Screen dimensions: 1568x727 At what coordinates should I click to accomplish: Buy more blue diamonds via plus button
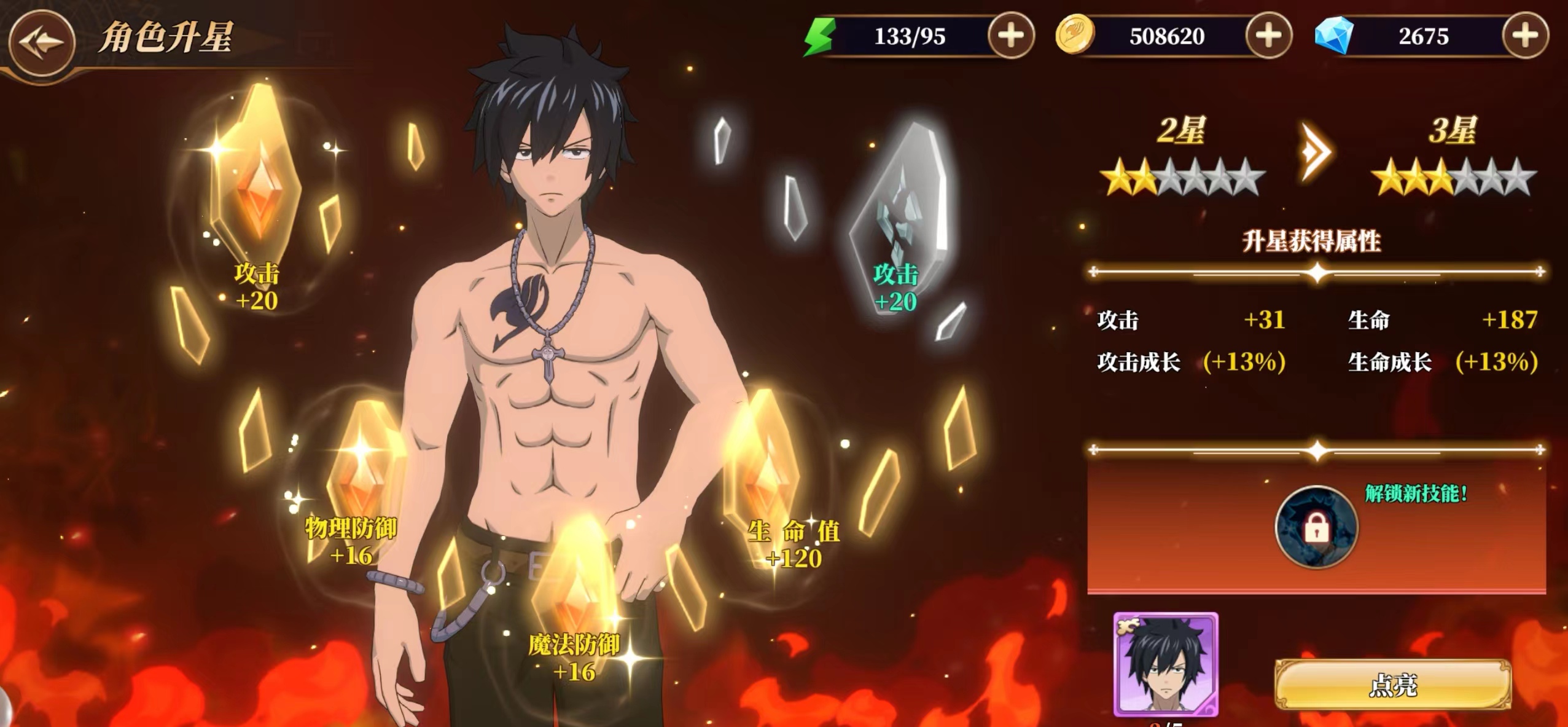[x=1525, y=36]
